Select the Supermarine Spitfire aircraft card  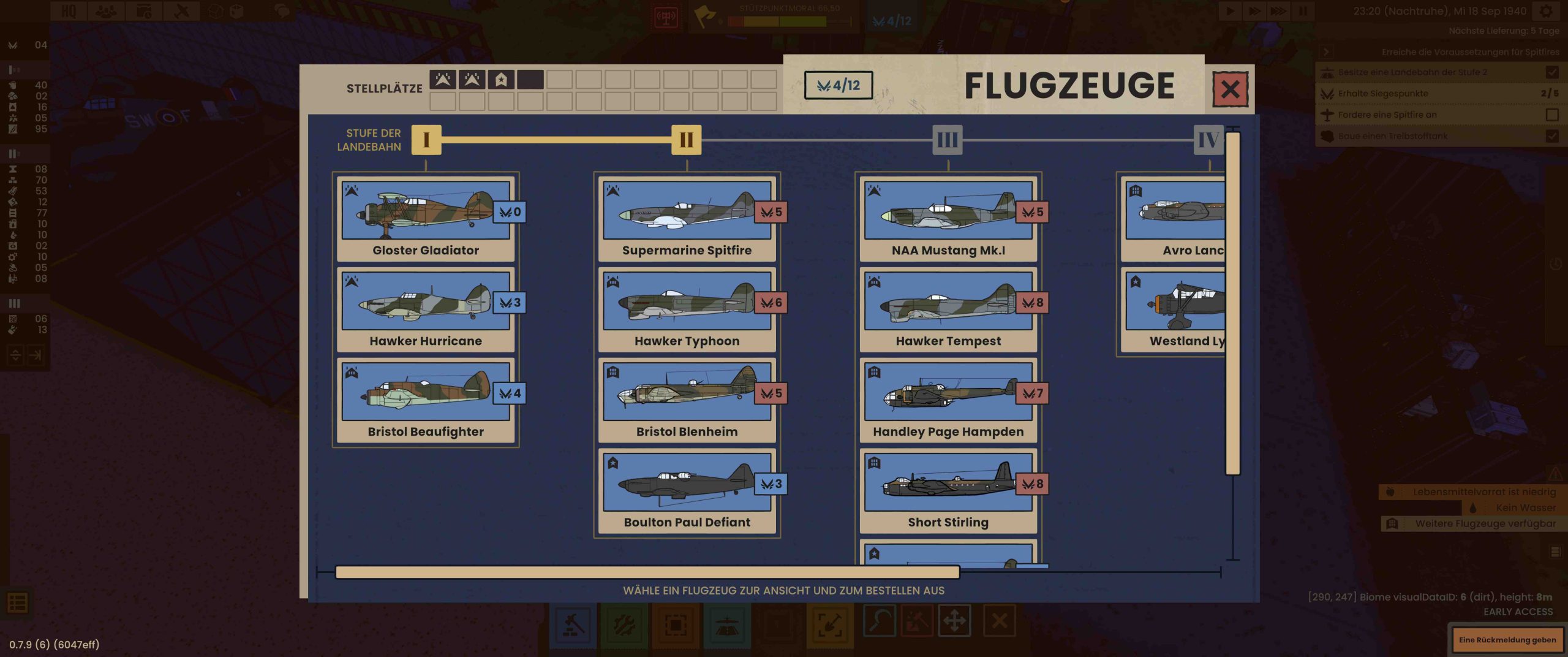(x=687, y=218)
